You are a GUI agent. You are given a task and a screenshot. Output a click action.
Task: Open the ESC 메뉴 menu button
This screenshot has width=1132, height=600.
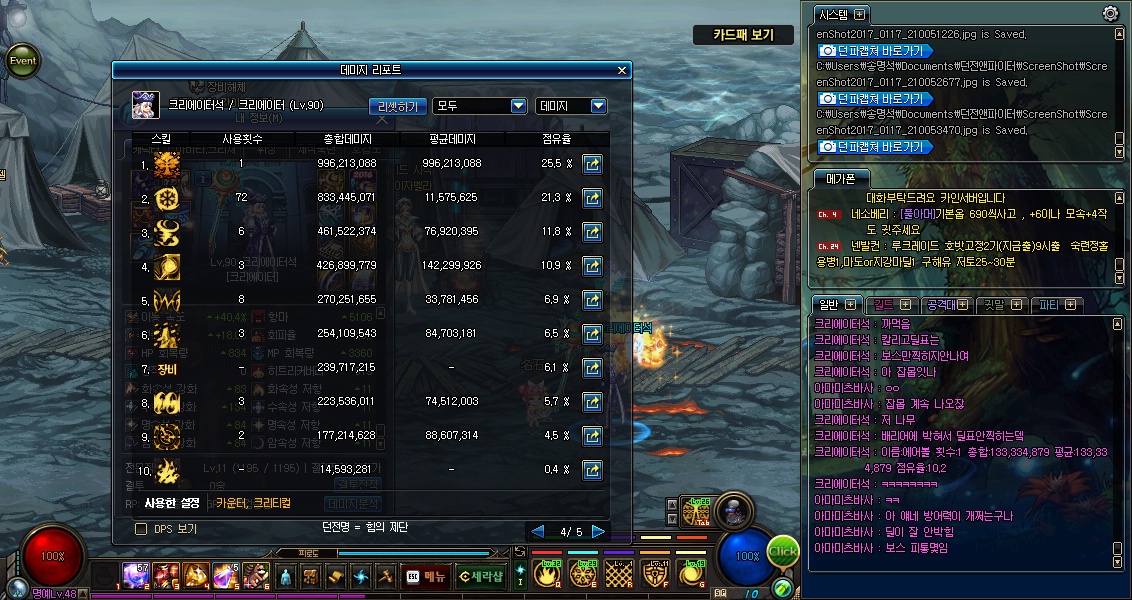(426, 576)
